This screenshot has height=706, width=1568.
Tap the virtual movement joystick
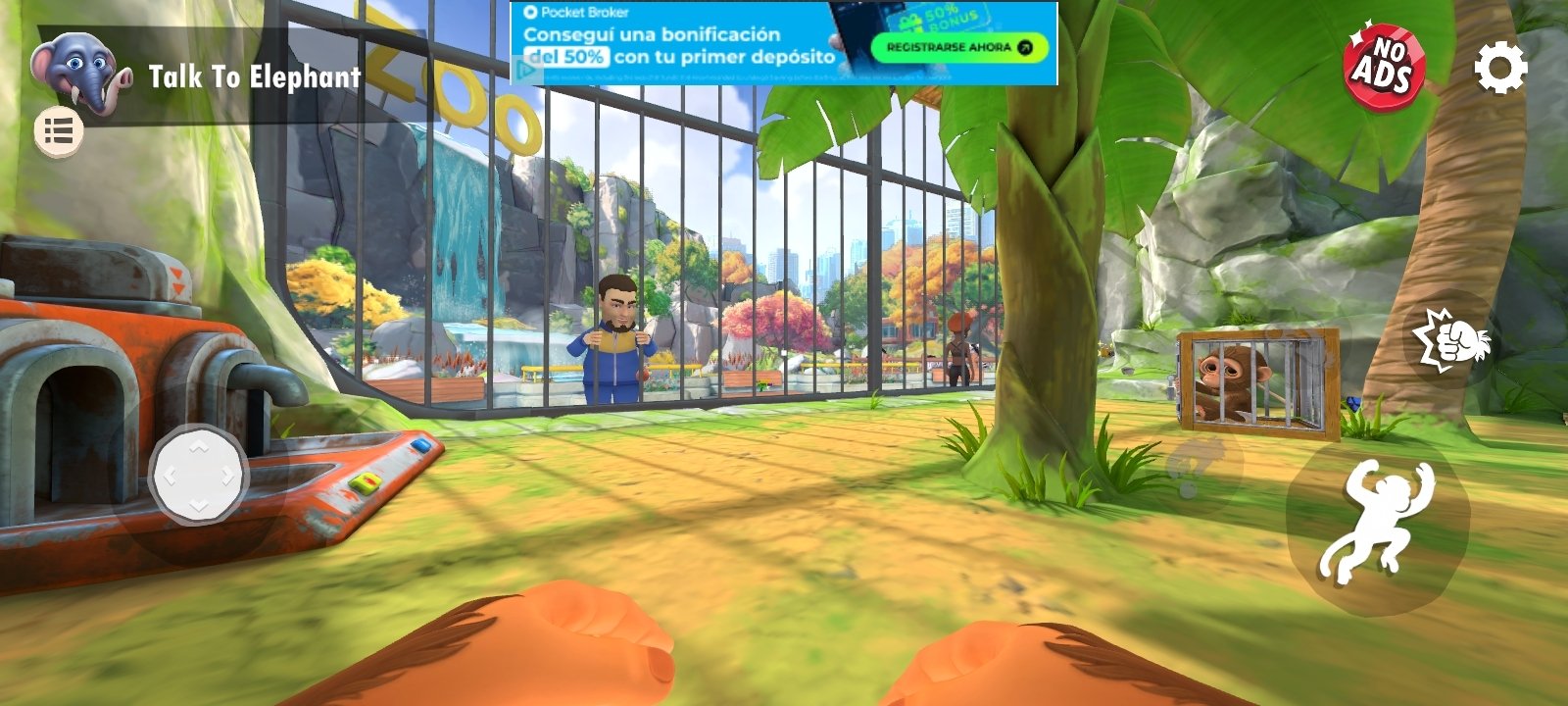point(198,476)
